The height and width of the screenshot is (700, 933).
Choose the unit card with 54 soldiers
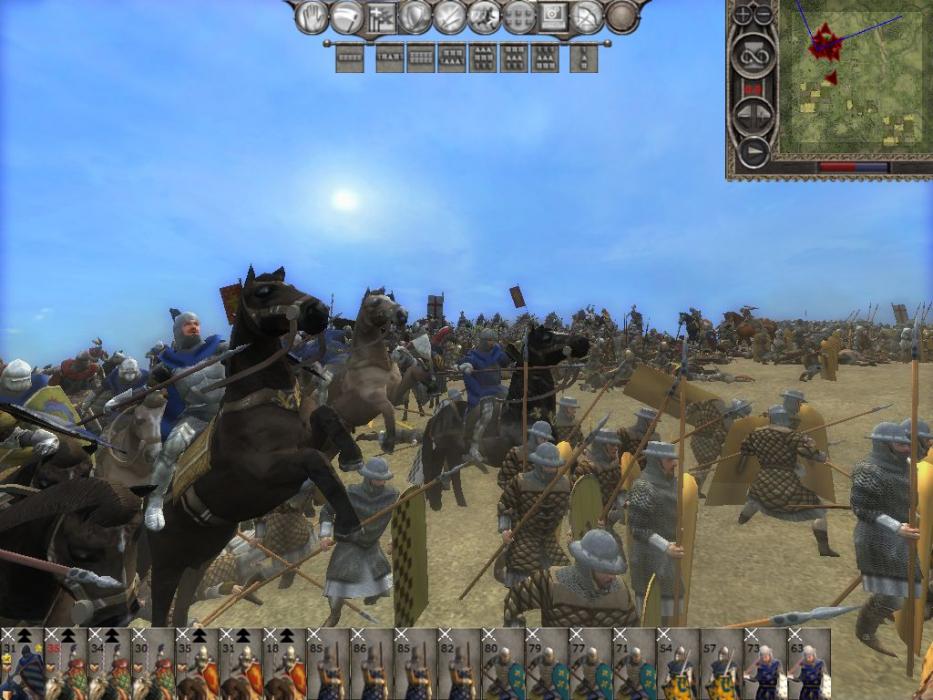point(678,664)
